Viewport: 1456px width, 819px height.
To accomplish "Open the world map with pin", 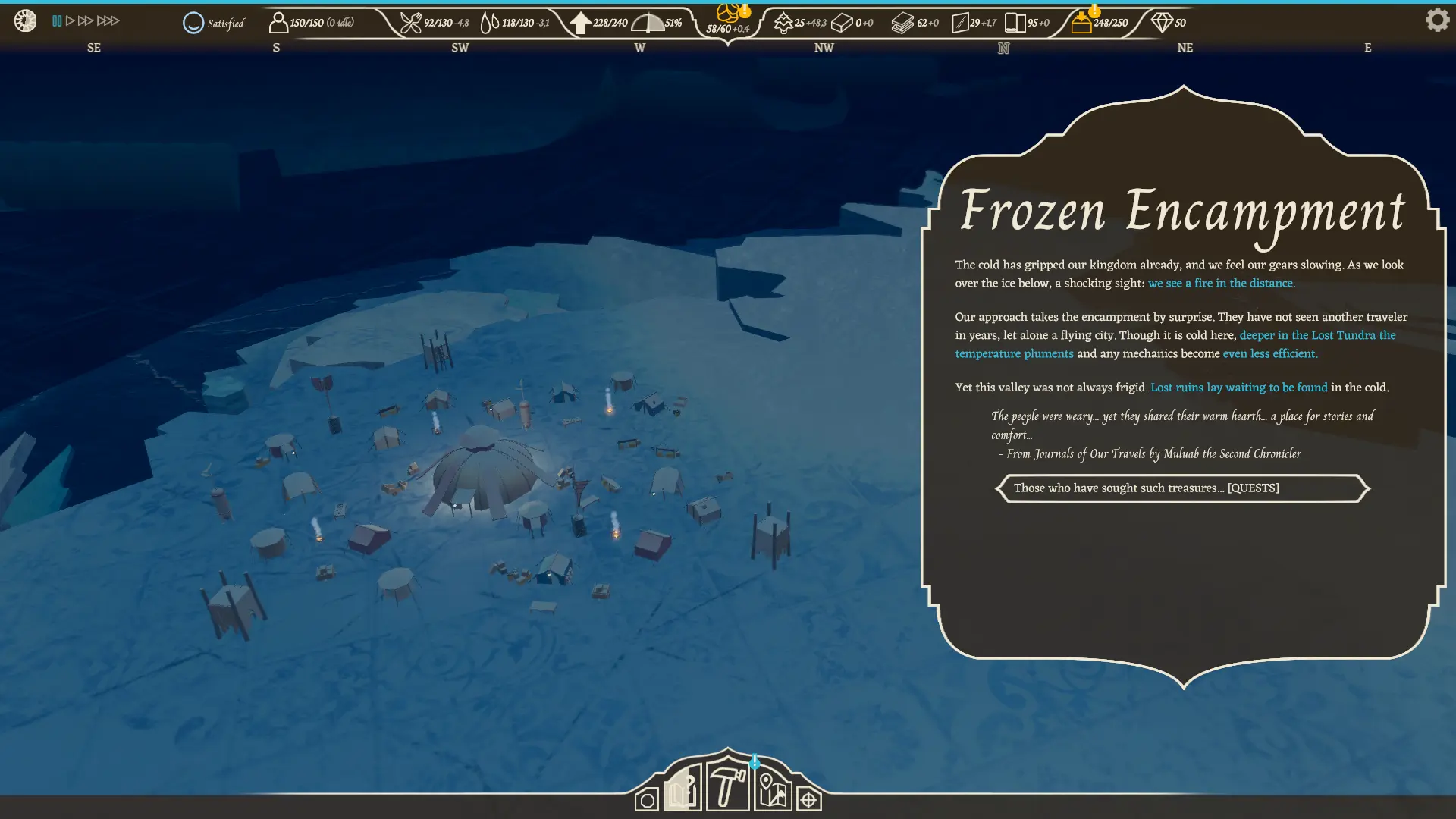I will 772,791.
